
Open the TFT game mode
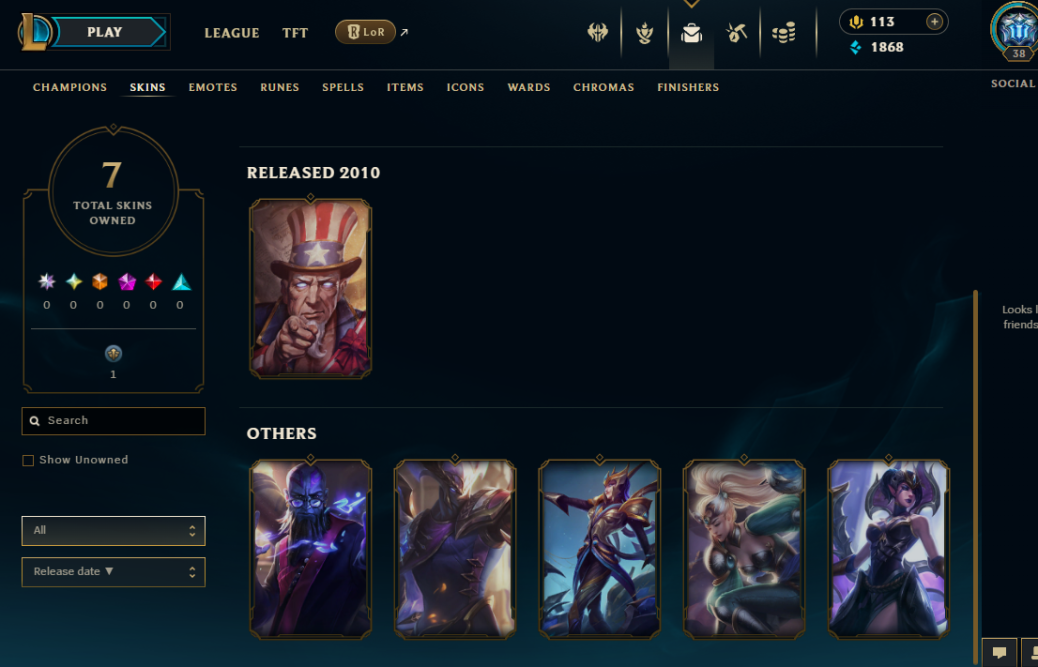coord(295,33)
